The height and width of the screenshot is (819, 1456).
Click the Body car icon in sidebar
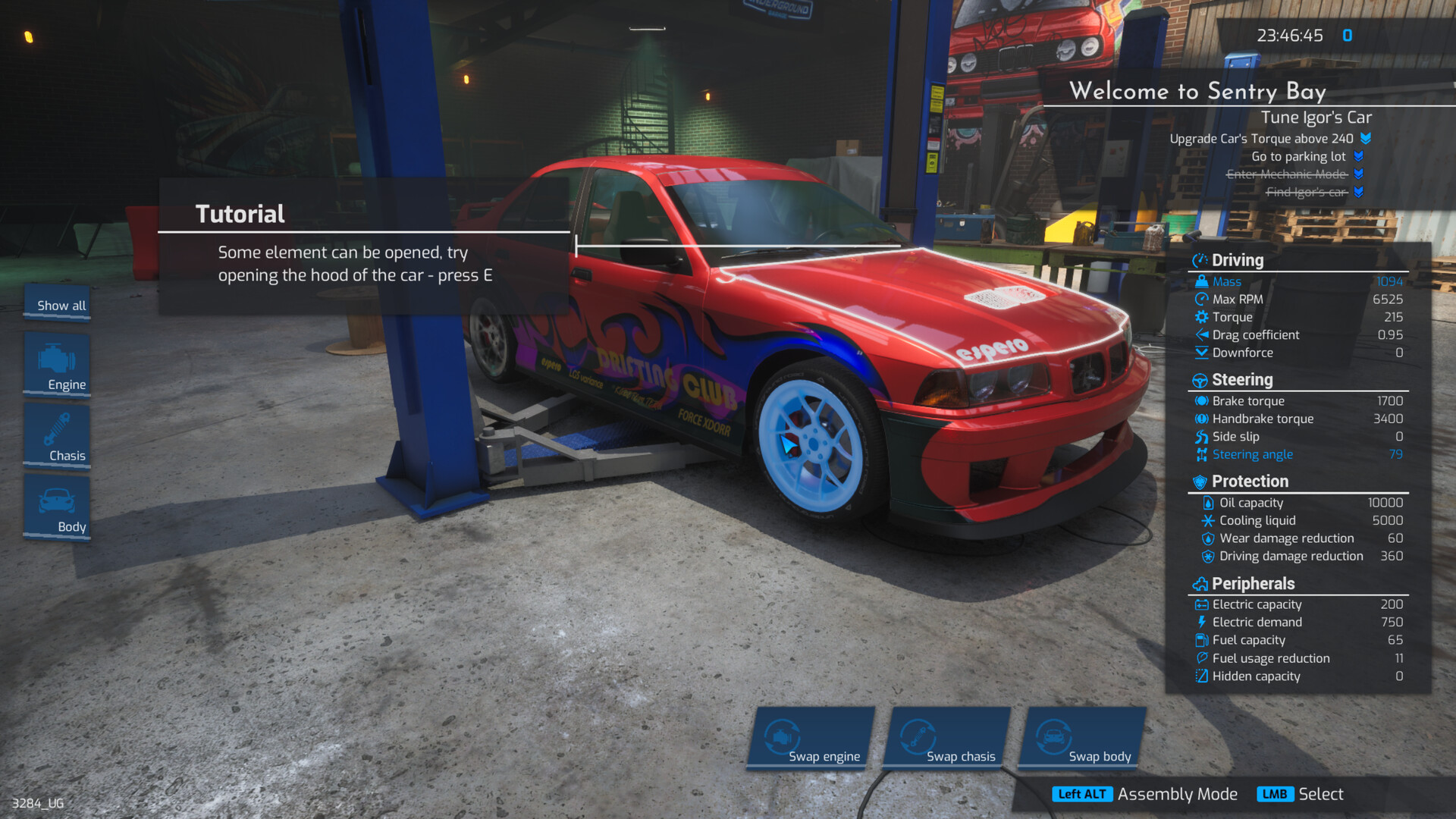tap(56, 500)
